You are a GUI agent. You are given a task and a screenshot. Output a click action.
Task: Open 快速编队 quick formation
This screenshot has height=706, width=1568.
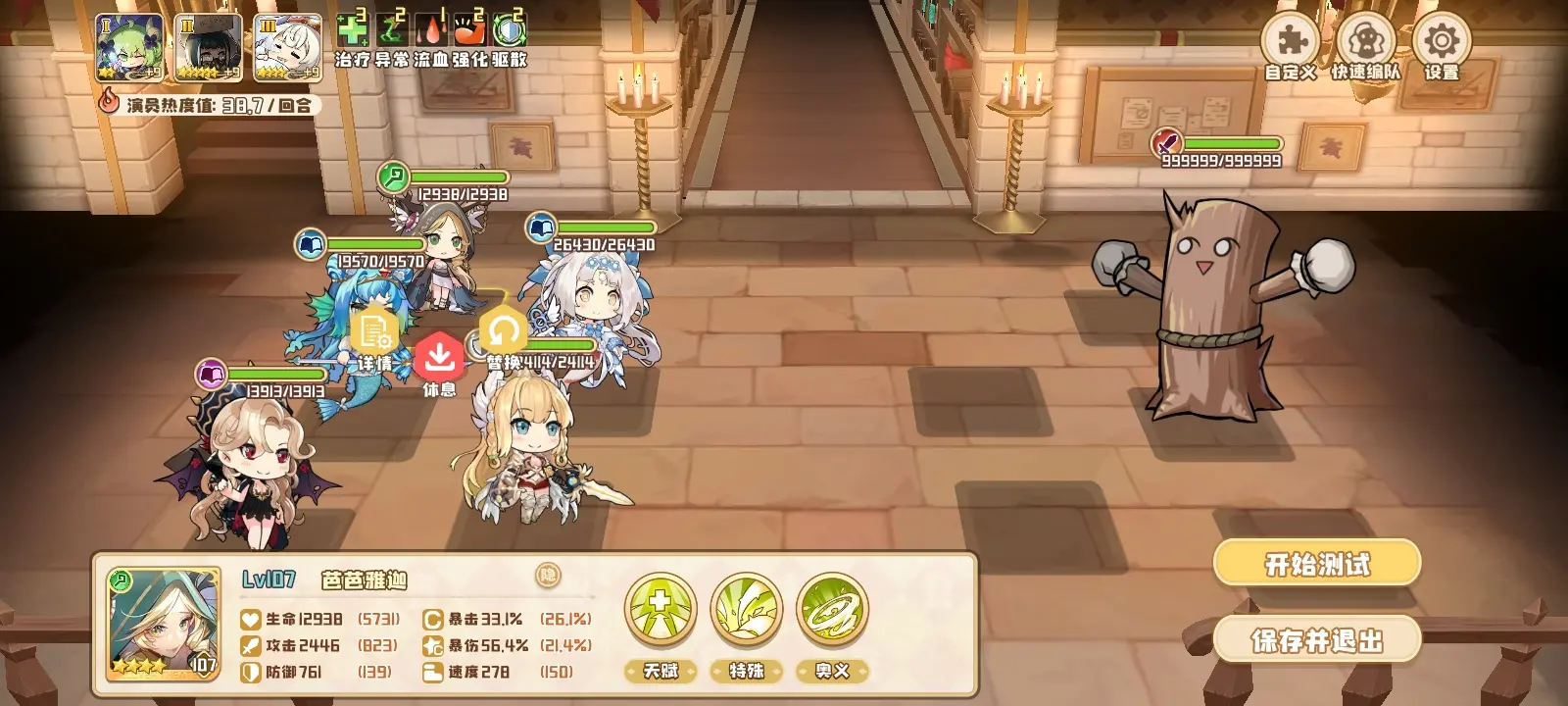tap(1365, 41)
